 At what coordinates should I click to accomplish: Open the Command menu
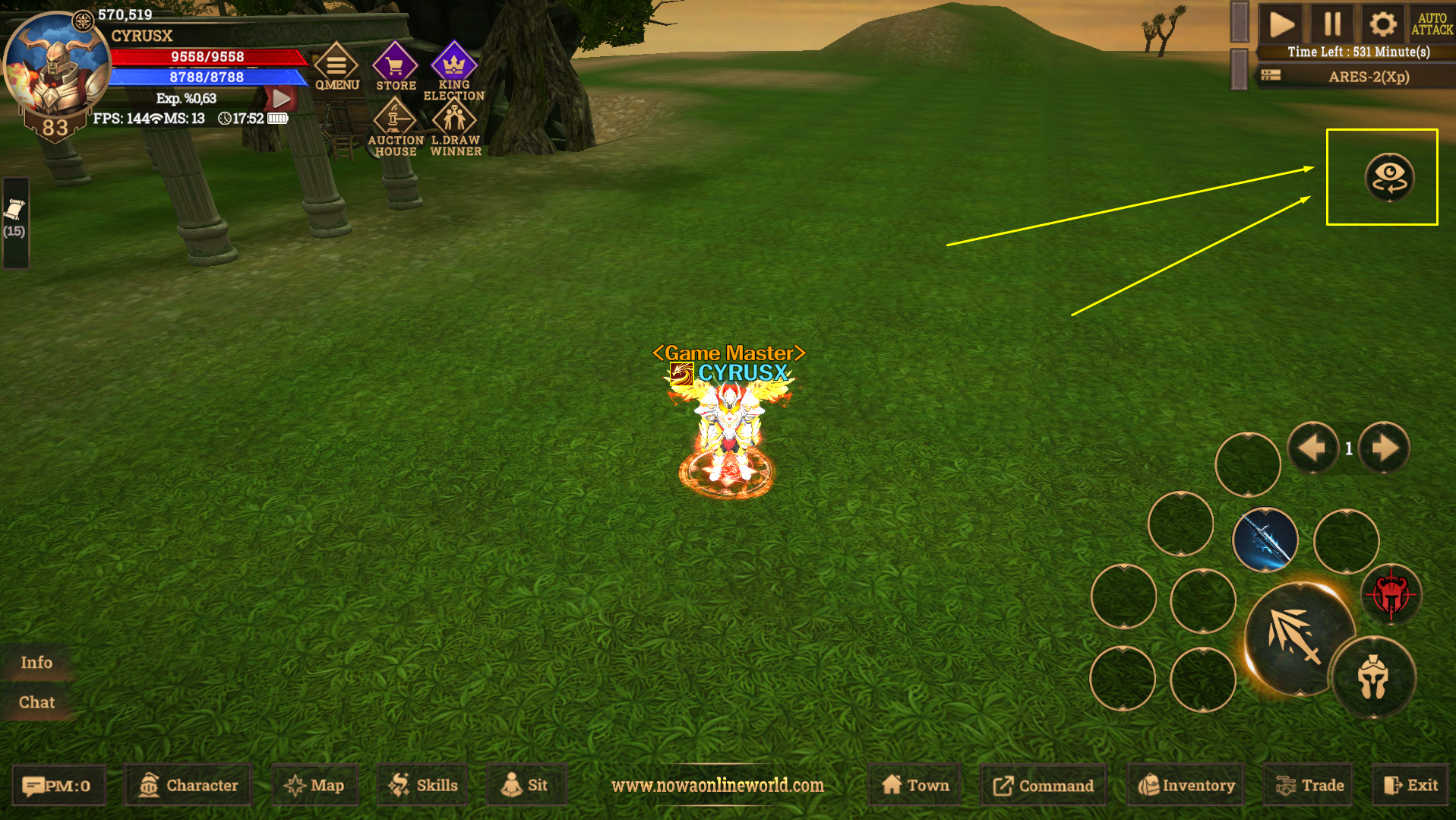(x=1043, y=784)
